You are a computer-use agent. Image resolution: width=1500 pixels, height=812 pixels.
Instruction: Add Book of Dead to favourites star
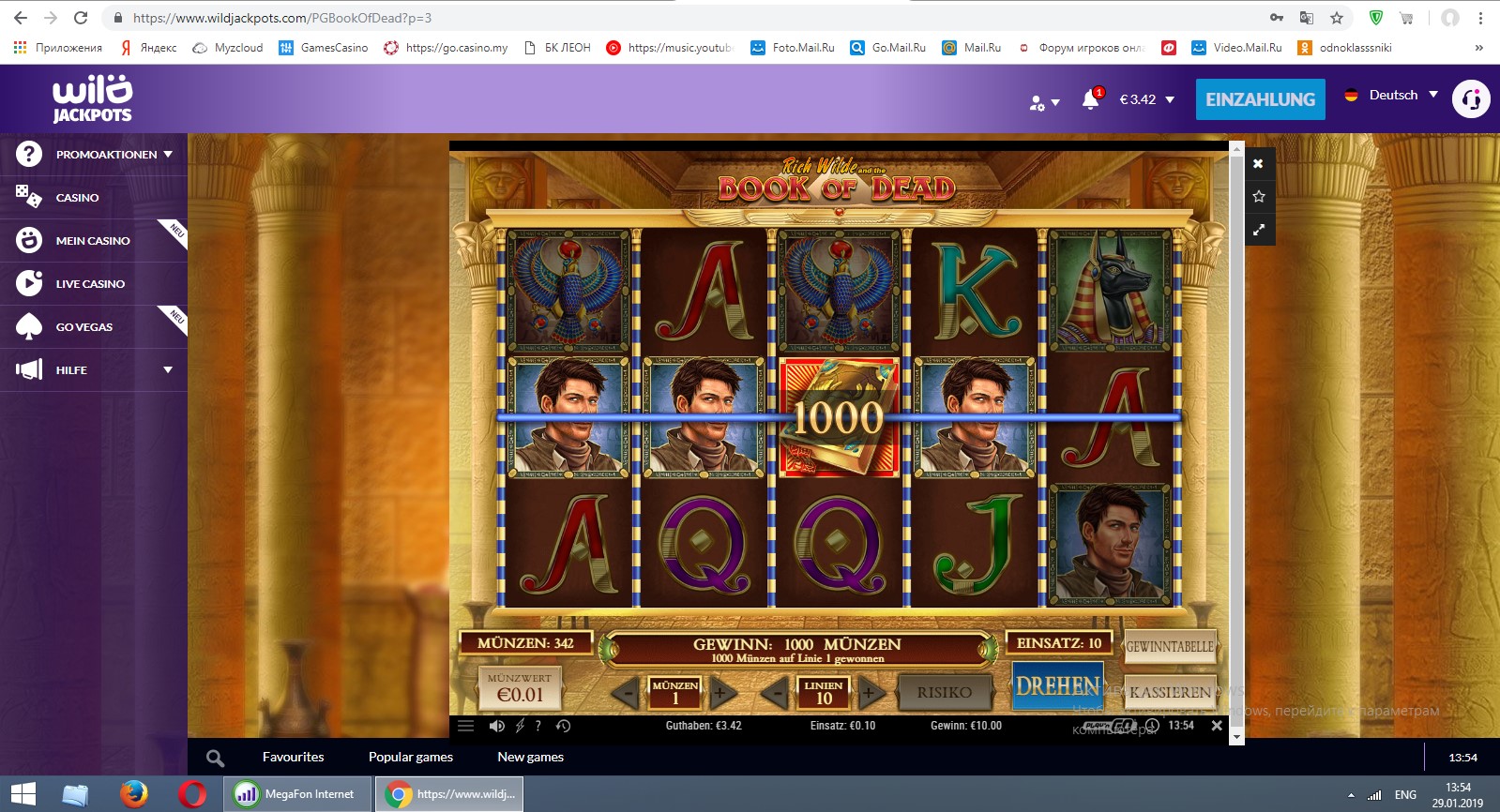[1258, 196]
